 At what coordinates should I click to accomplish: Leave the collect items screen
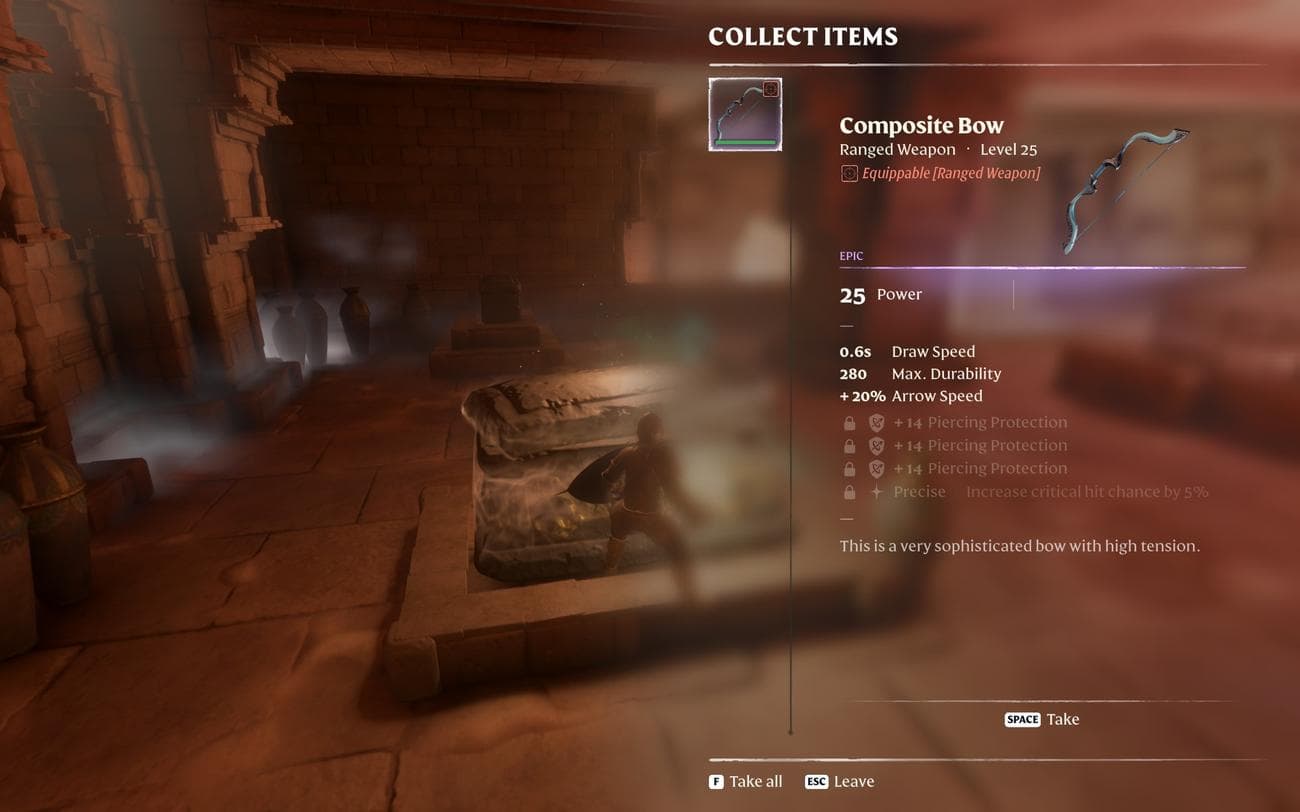[x=839, y=781]
